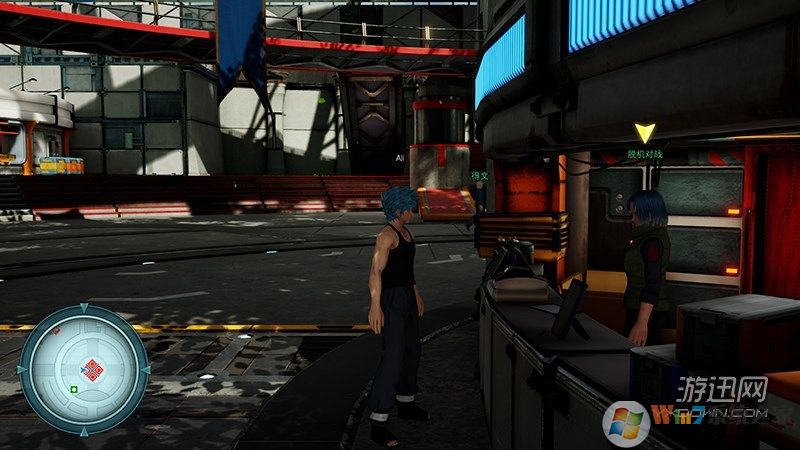Click the red diamond cluster on the minimap
Screen dimensions: 800x450
click(92, 371)
